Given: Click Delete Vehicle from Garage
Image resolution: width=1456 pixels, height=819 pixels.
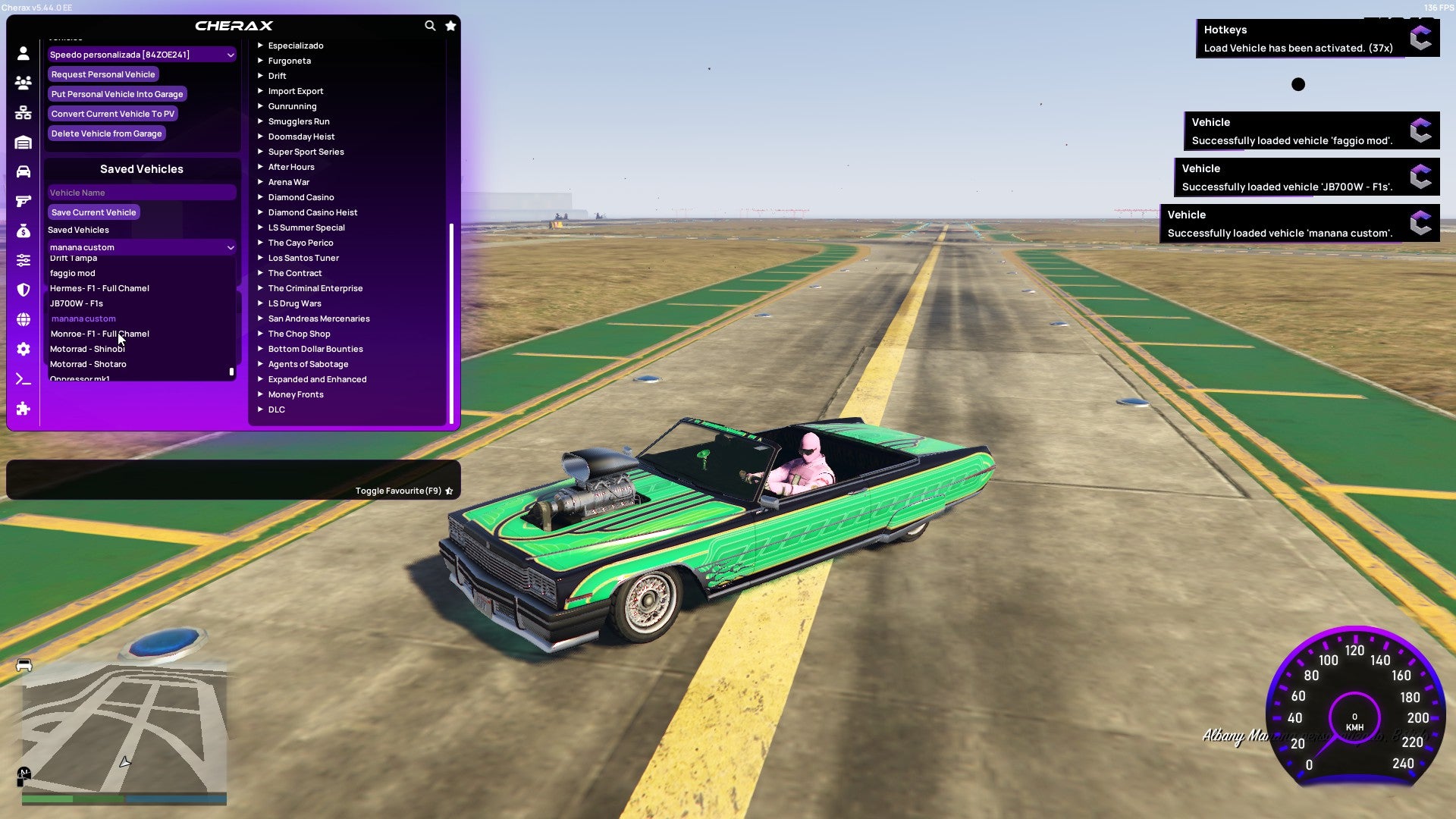Looking at the screenshot, I should click(x=106, y=133).
